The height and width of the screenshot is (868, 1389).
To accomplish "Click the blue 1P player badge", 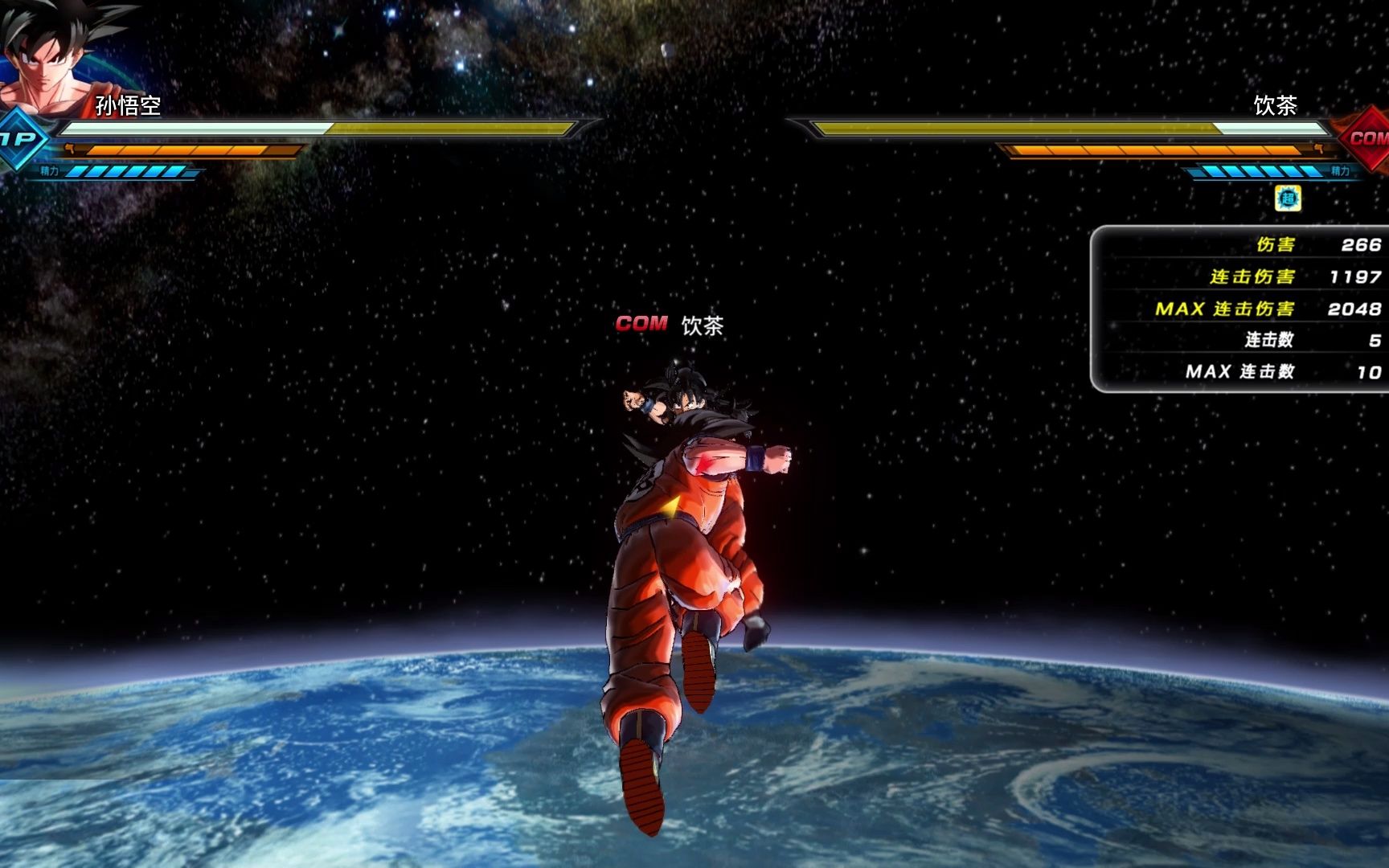I will (19, 140).
